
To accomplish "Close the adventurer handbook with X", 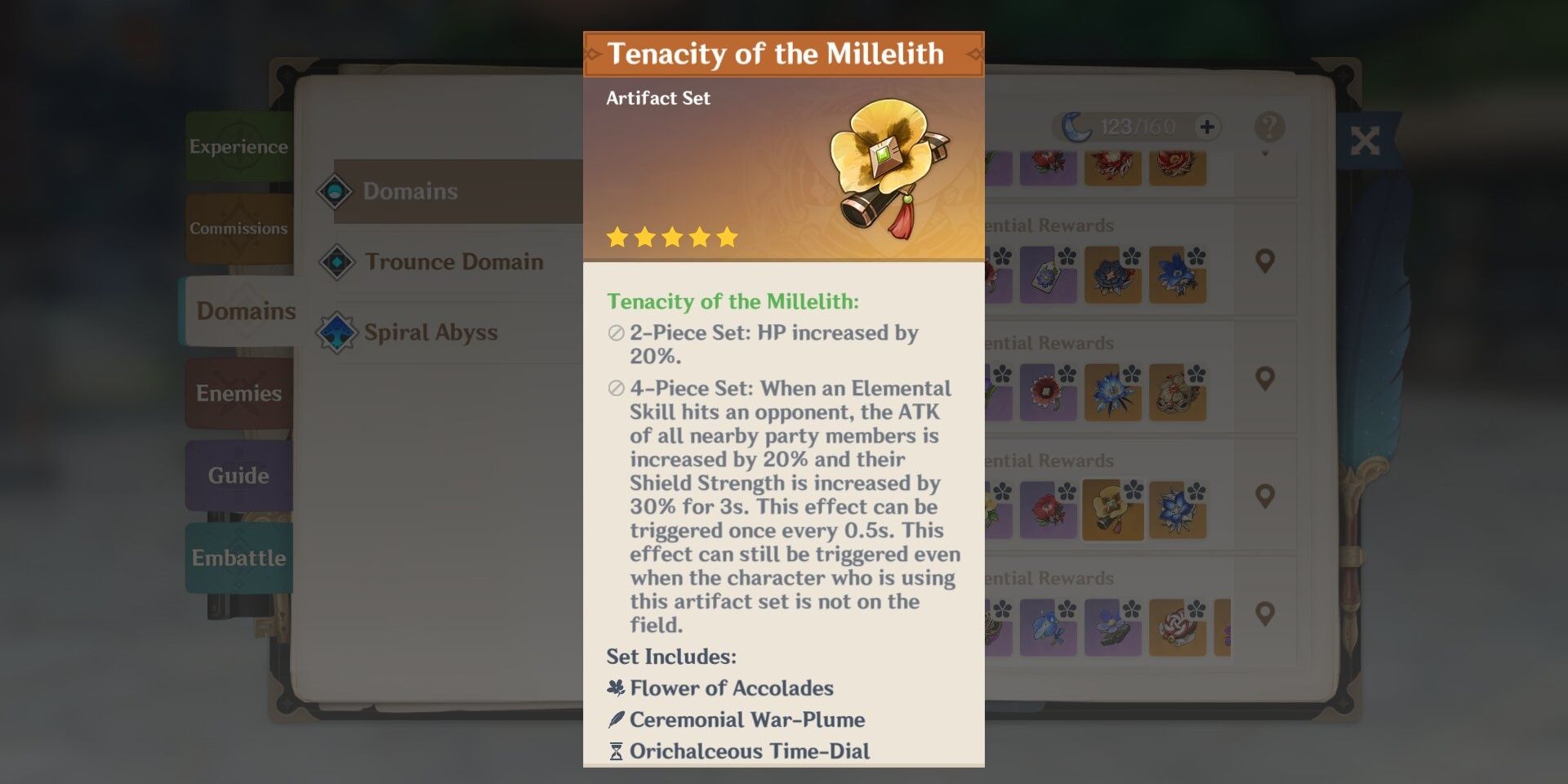I will [1365, 140].
